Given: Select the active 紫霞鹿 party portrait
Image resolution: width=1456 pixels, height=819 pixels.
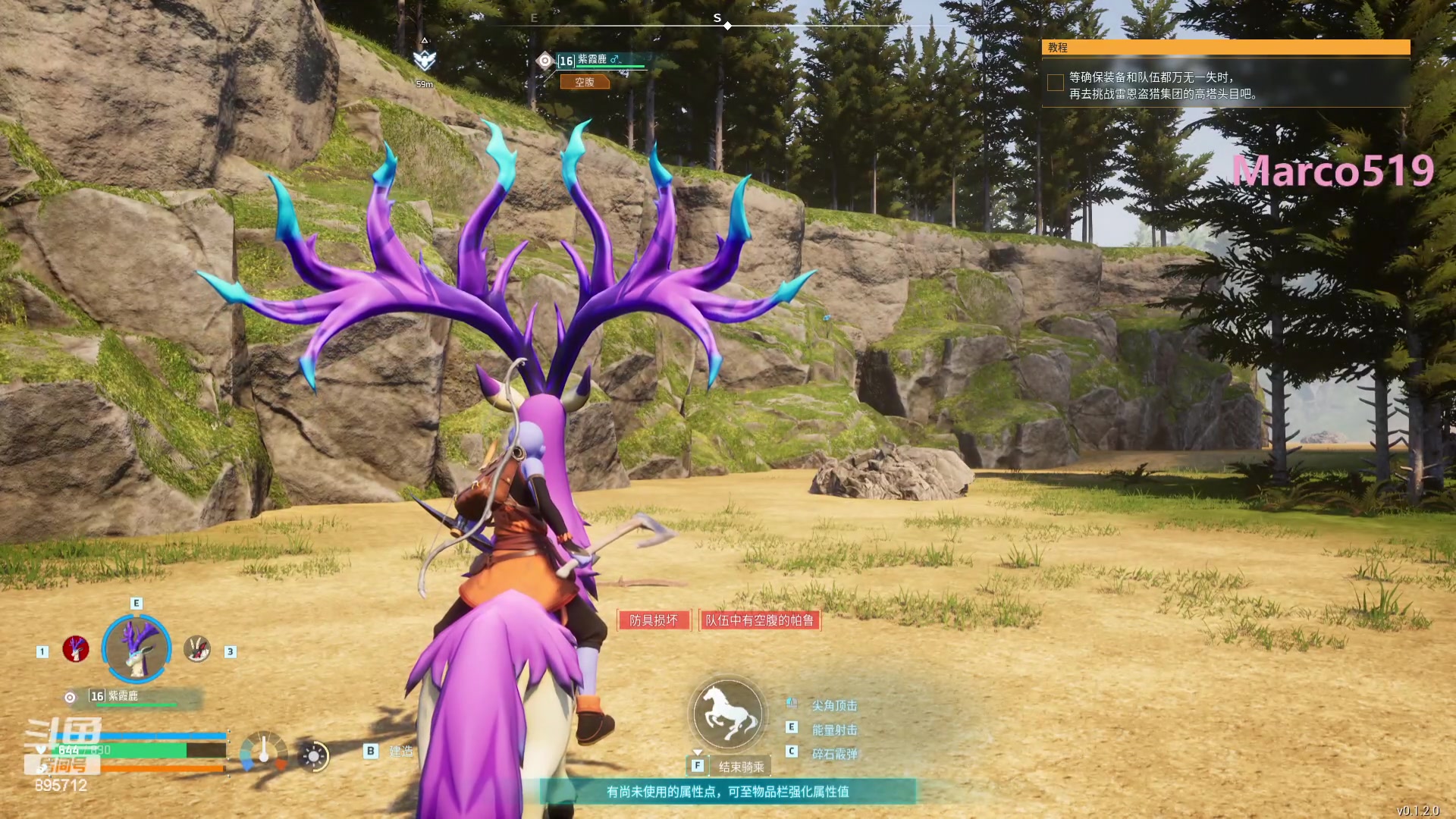Looking at the screenshot, I should 136,649.
